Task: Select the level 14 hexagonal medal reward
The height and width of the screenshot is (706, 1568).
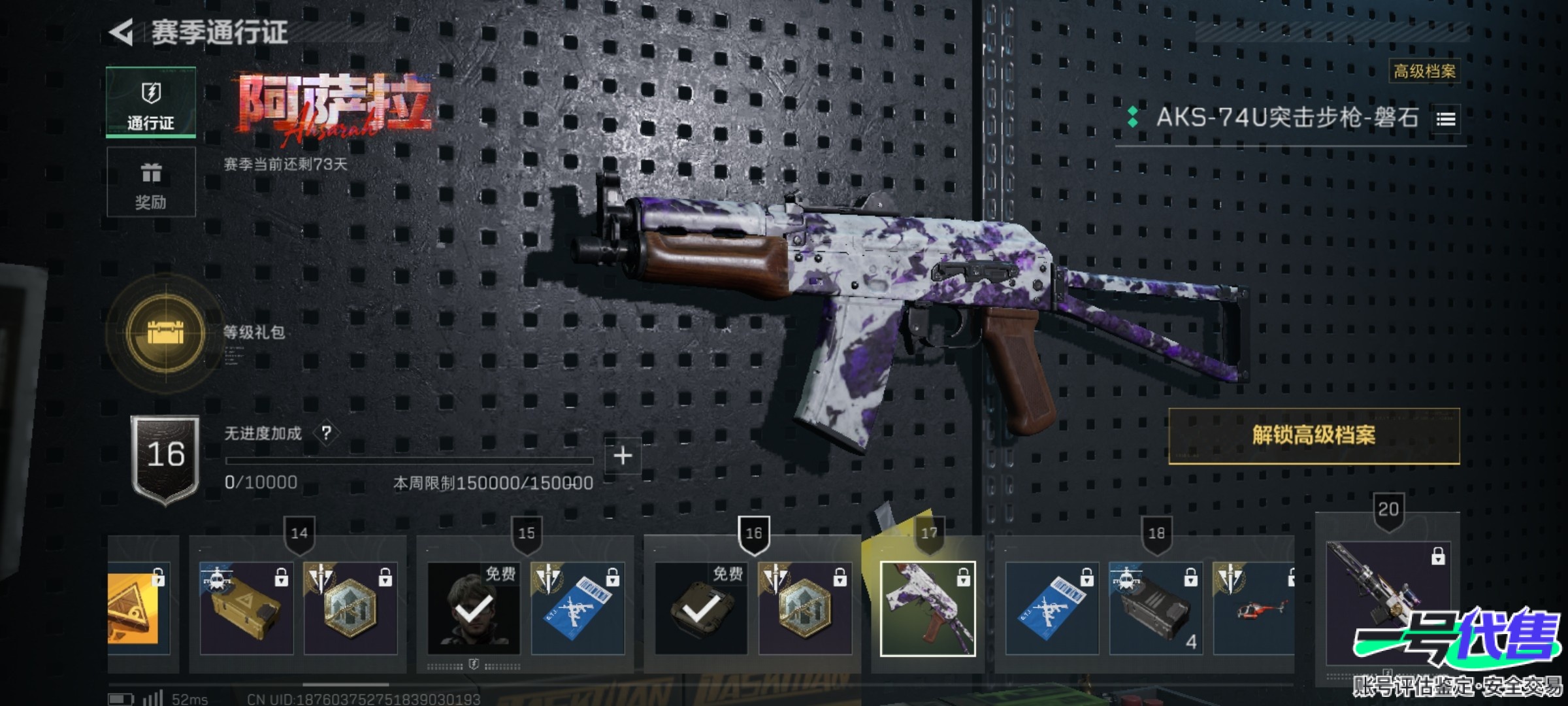Action: [350, 608]
